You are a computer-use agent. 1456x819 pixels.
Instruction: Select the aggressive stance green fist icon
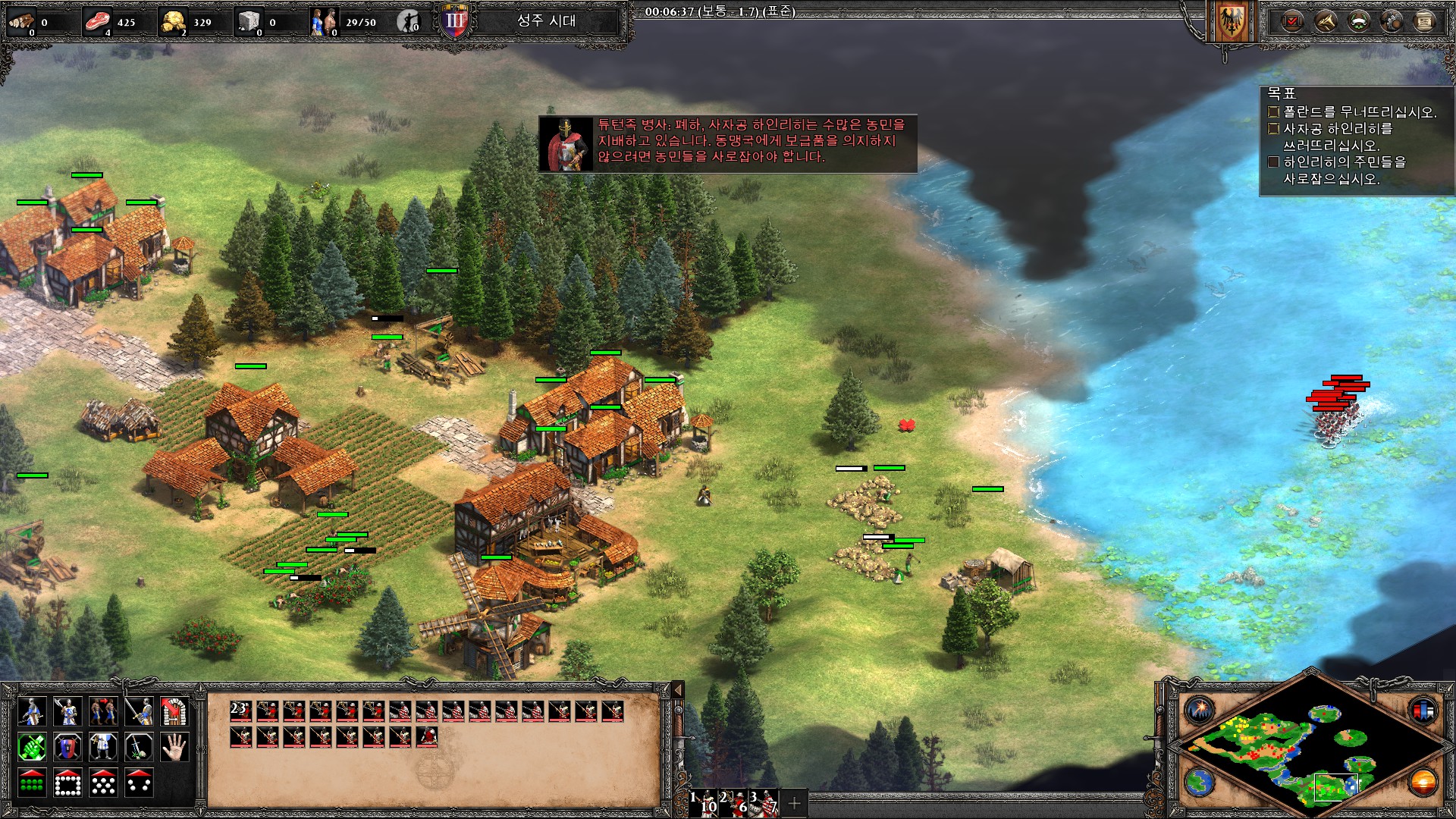pos(32,748)
